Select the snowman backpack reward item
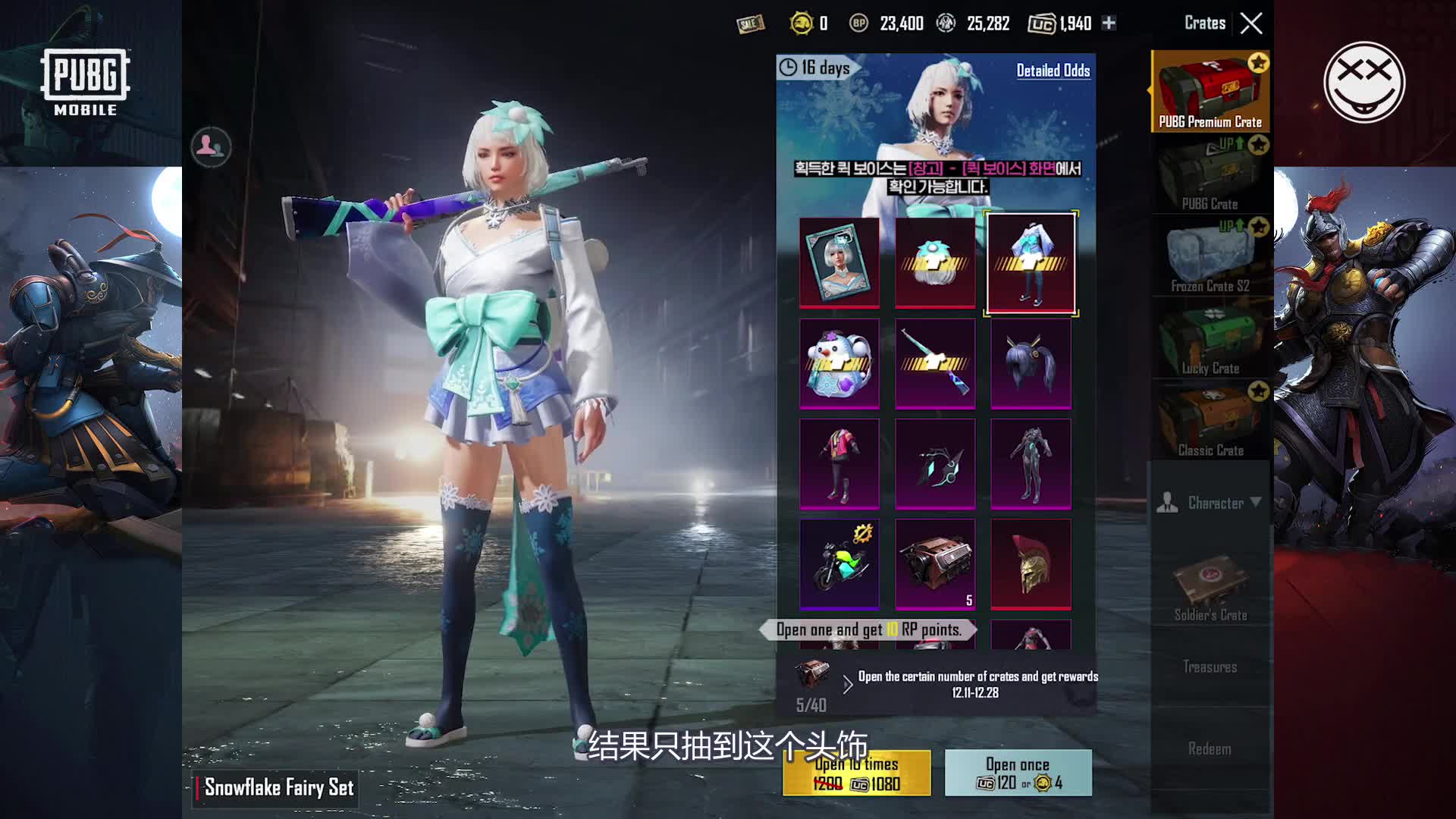 [x=839, y=362]
